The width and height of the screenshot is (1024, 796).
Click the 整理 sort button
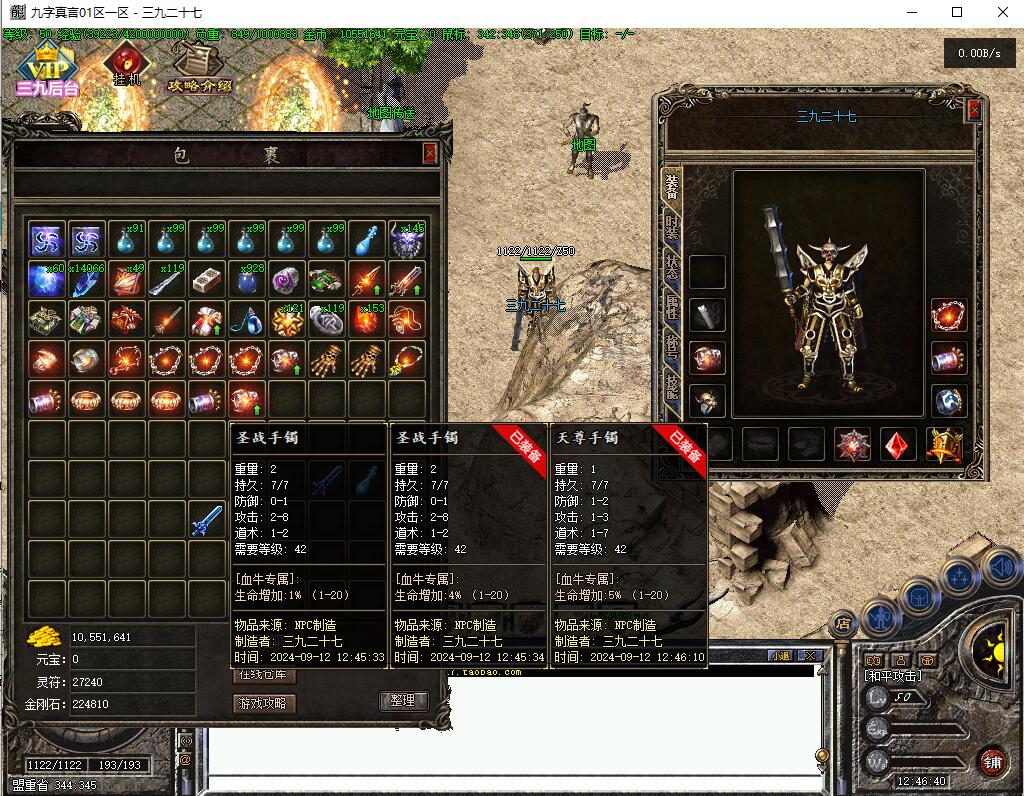pyautogui.click(x=403, y=701)
